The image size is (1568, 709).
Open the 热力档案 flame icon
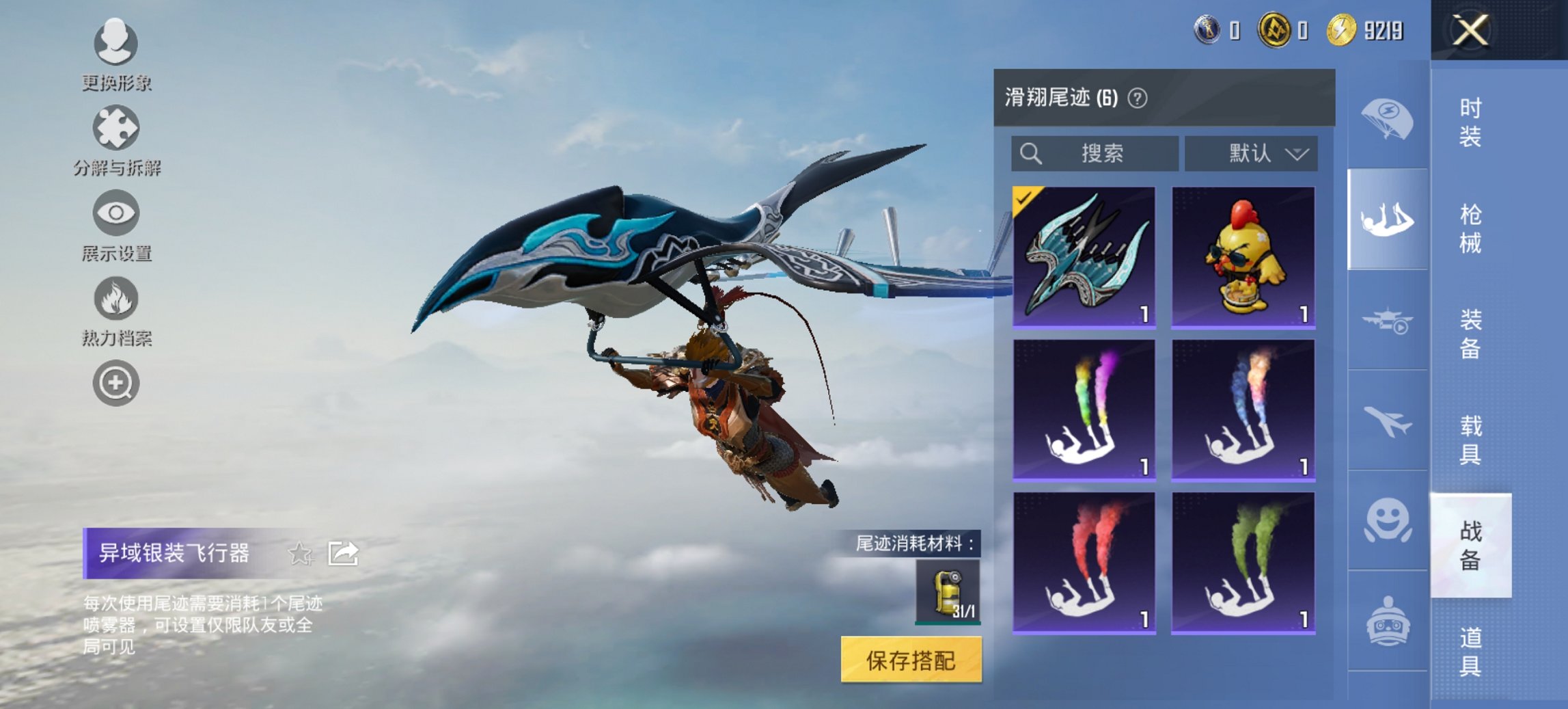point(115,299)
